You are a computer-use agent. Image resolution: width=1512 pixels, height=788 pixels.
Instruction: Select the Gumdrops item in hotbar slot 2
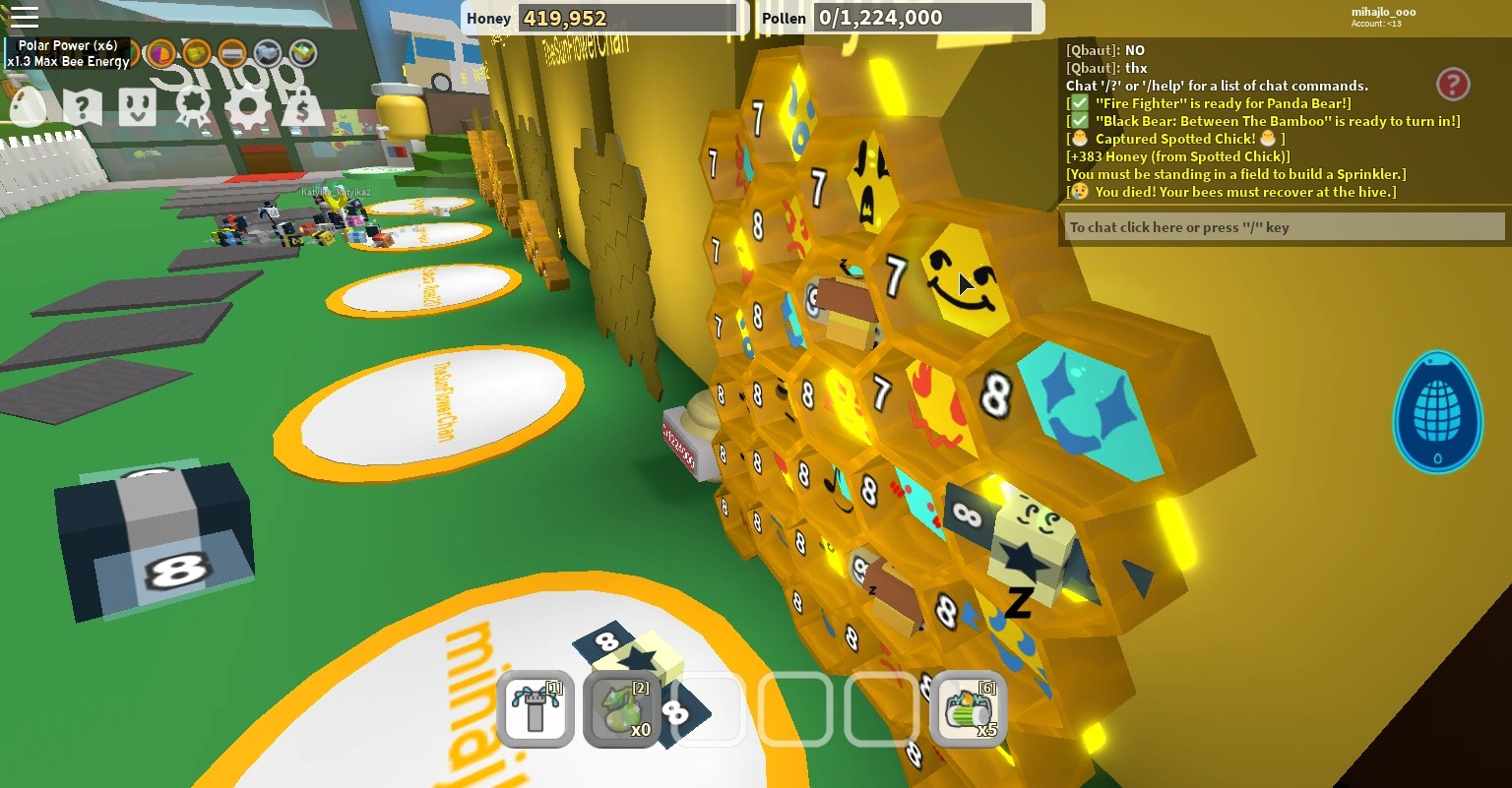[x=621, y=707]
